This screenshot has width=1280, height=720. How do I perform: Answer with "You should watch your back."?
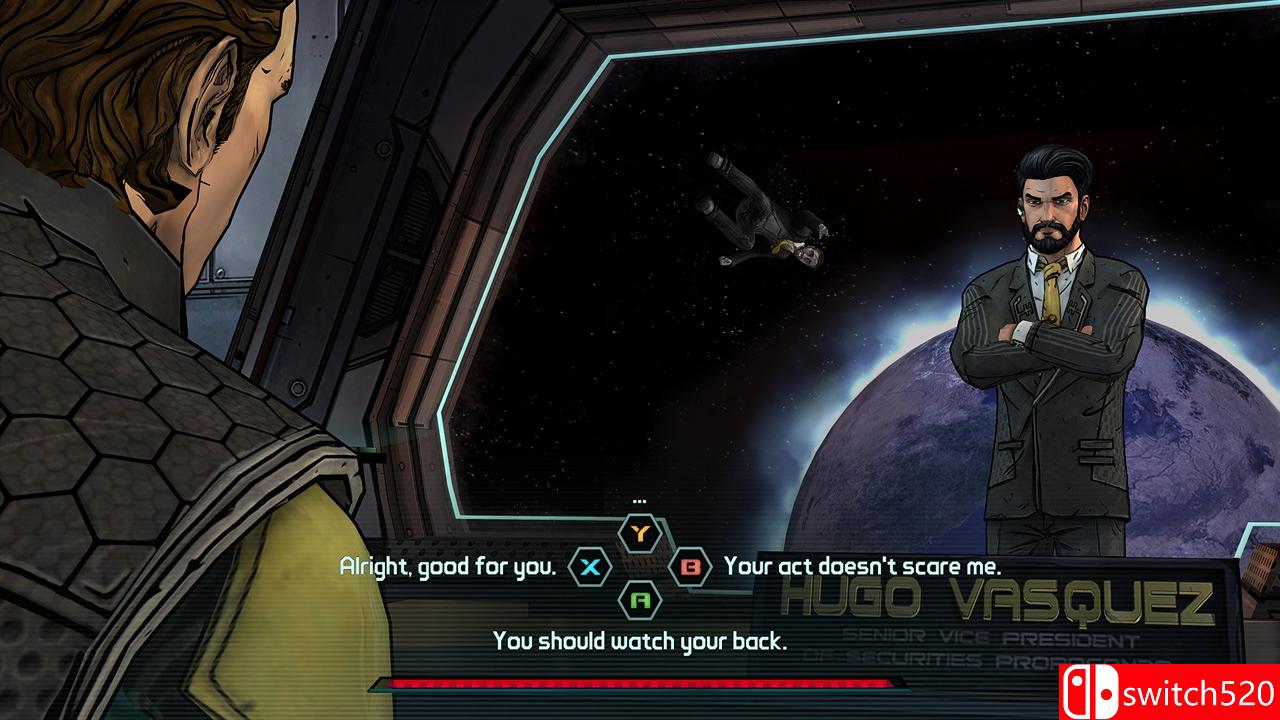coord(640,641)
